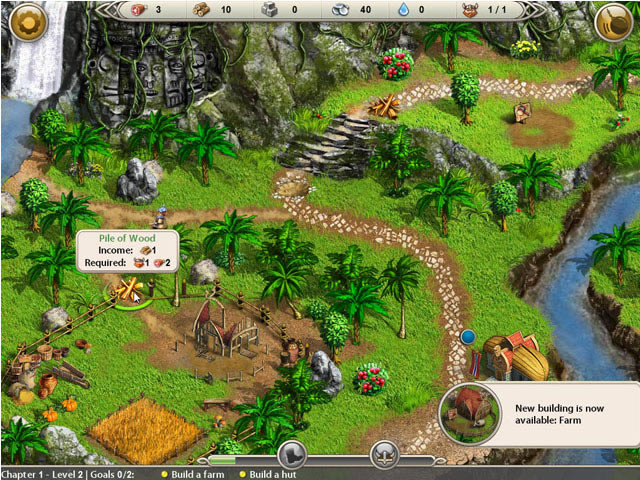Blow the golden horn button
640x480 pixels.
pyautogui.click(x=613, y=21)
